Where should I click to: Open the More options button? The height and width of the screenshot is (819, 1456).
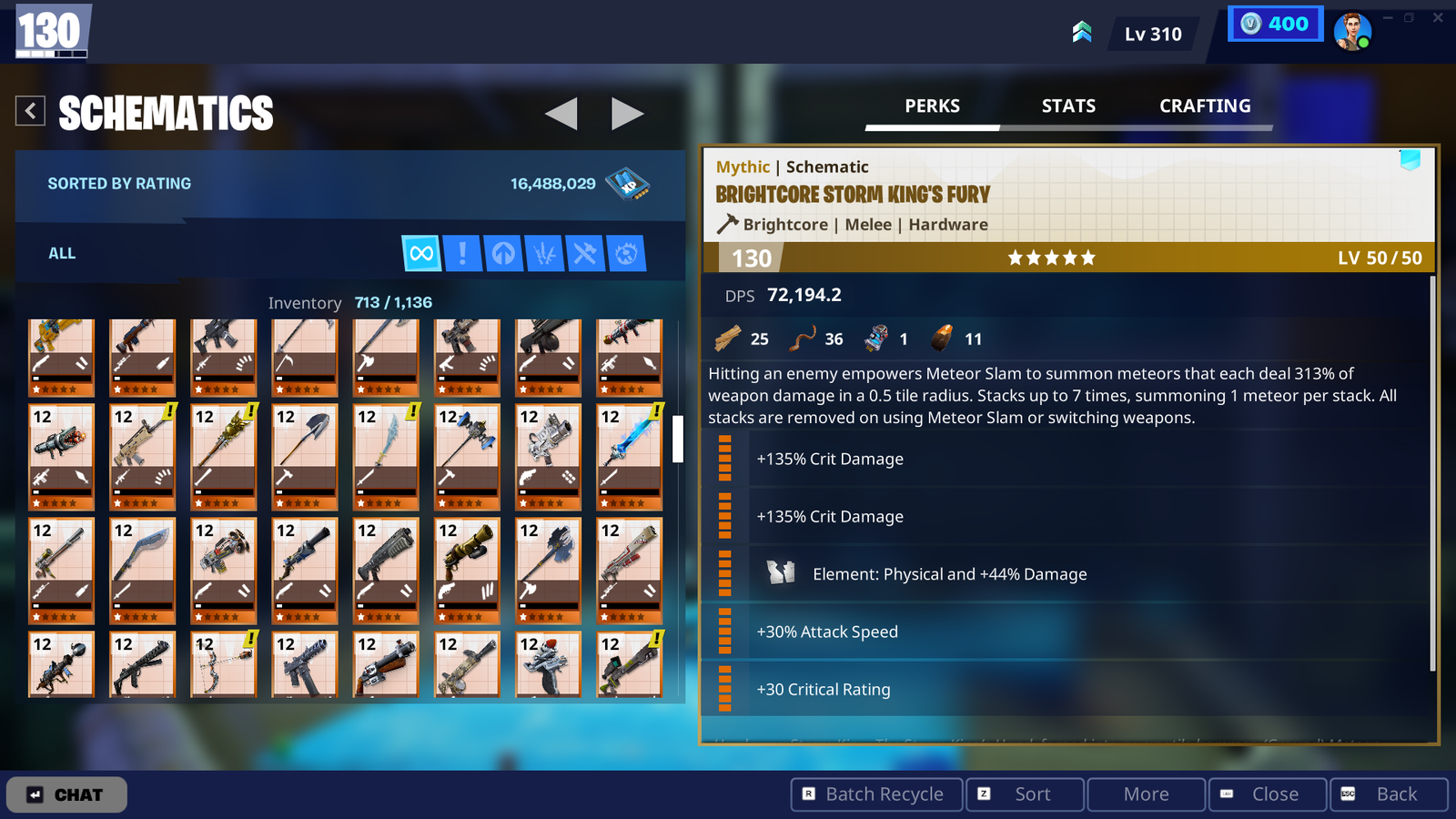click(x=1146, y=794)
